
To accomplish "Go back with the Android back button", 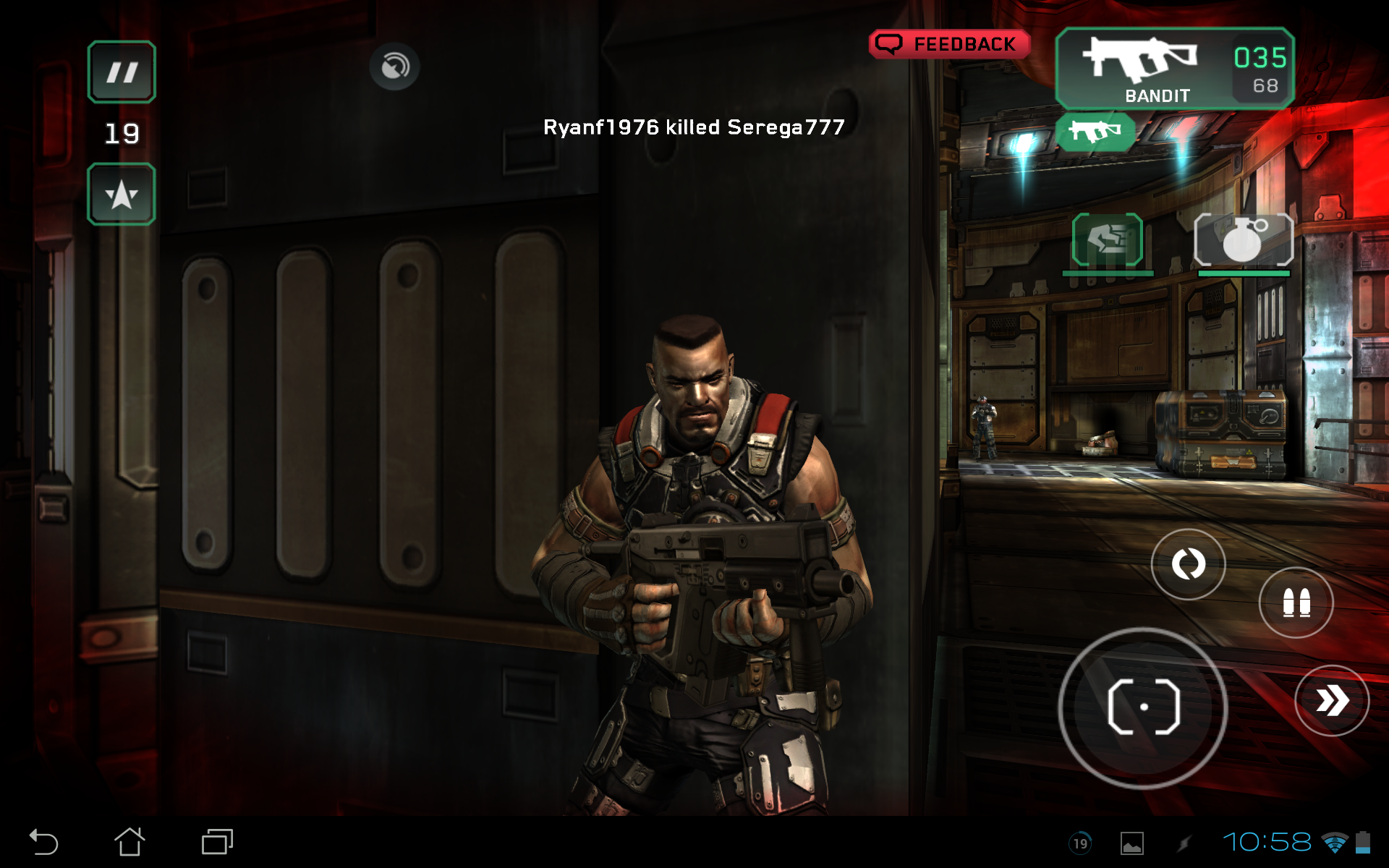I will pos(43,842).
